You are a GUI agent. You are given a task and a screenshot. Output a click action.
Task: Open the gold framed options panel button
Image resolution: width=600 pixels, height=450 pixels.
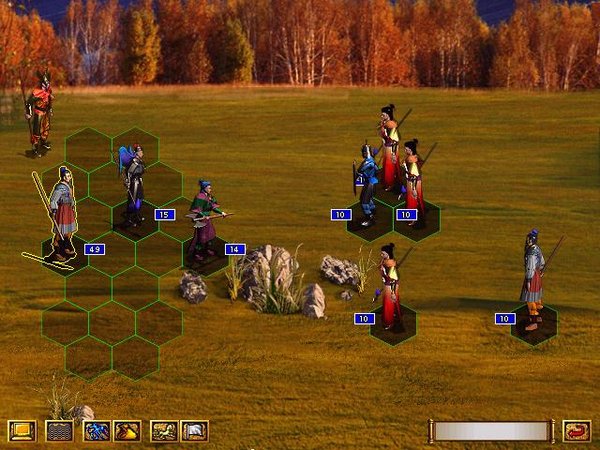pos(21,431)
